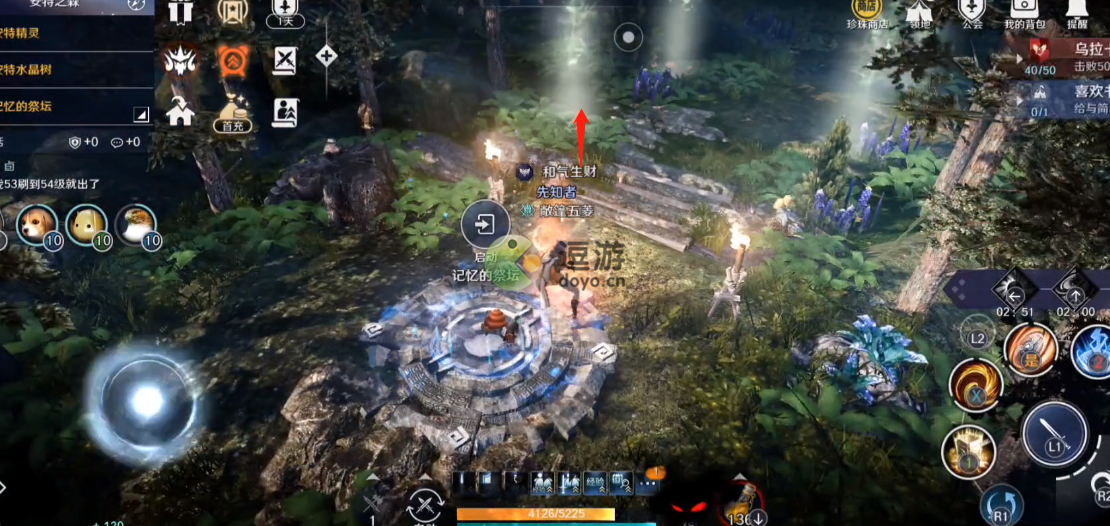
Task: Open the reminders bell (提醒)
Action: point(1077,11)
